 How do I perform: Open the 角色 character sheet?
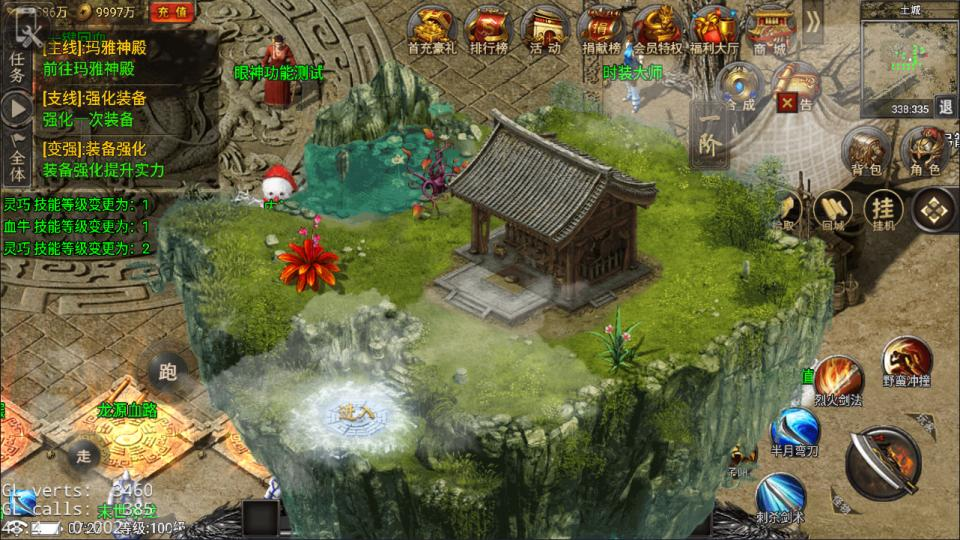pyautogui.click(x=924, y=154)
